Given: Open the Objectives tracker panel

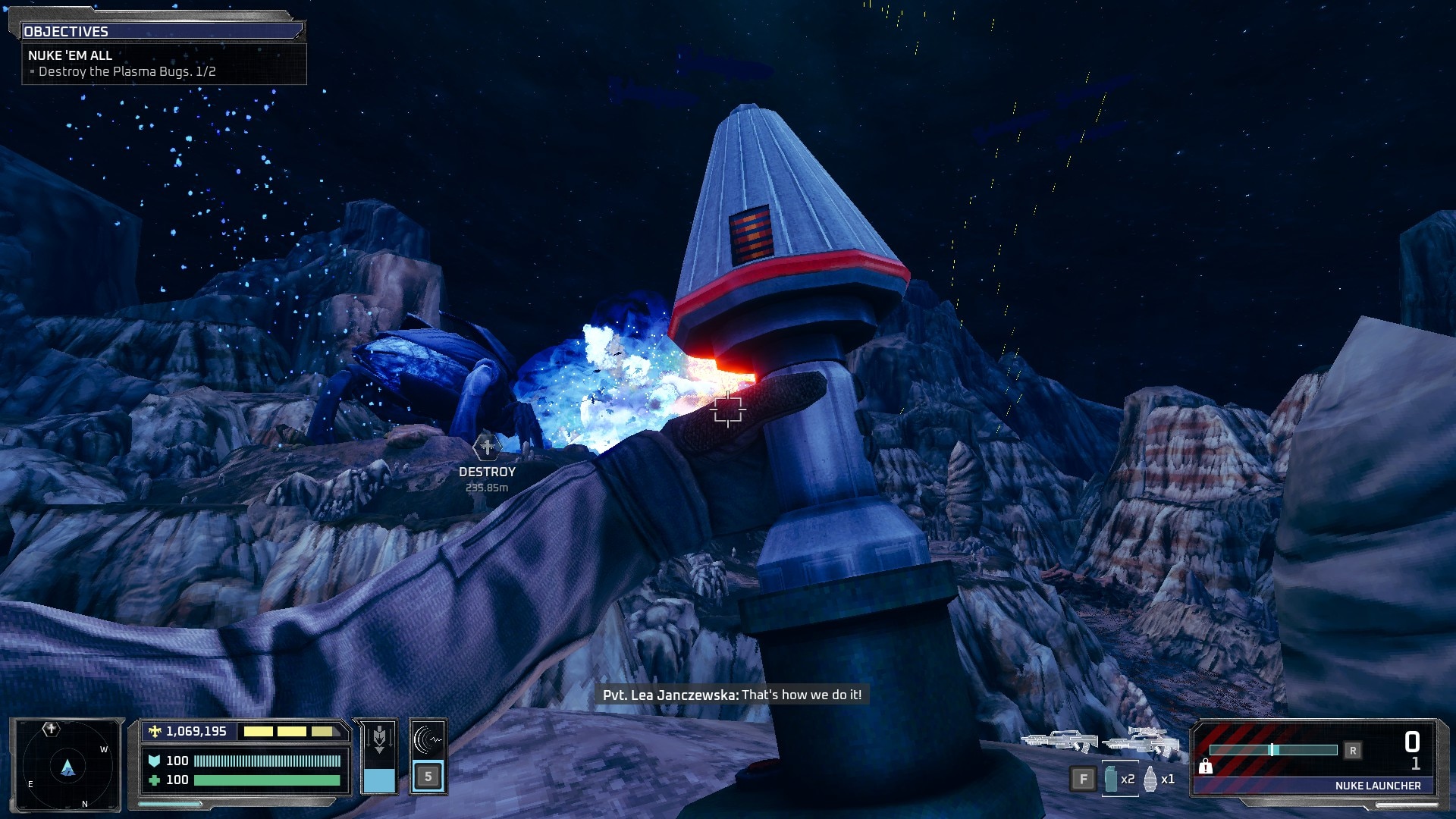Looking at the screenshot, I should [162, 31].
